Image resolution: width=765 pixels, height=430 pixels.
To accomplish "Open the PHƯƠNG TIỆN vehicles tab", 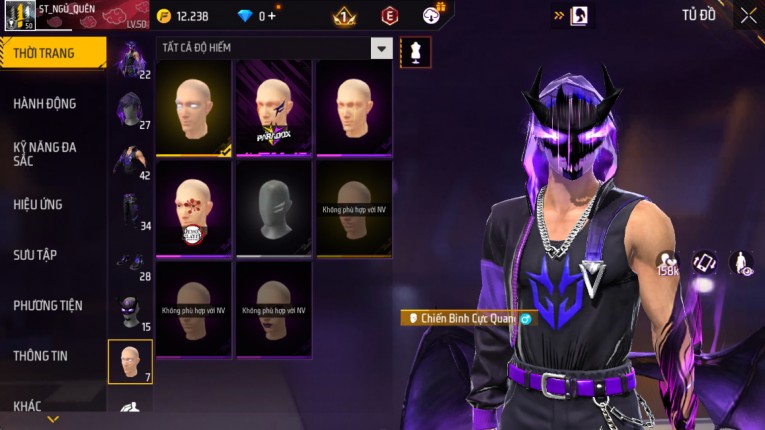I will (48, 305).
